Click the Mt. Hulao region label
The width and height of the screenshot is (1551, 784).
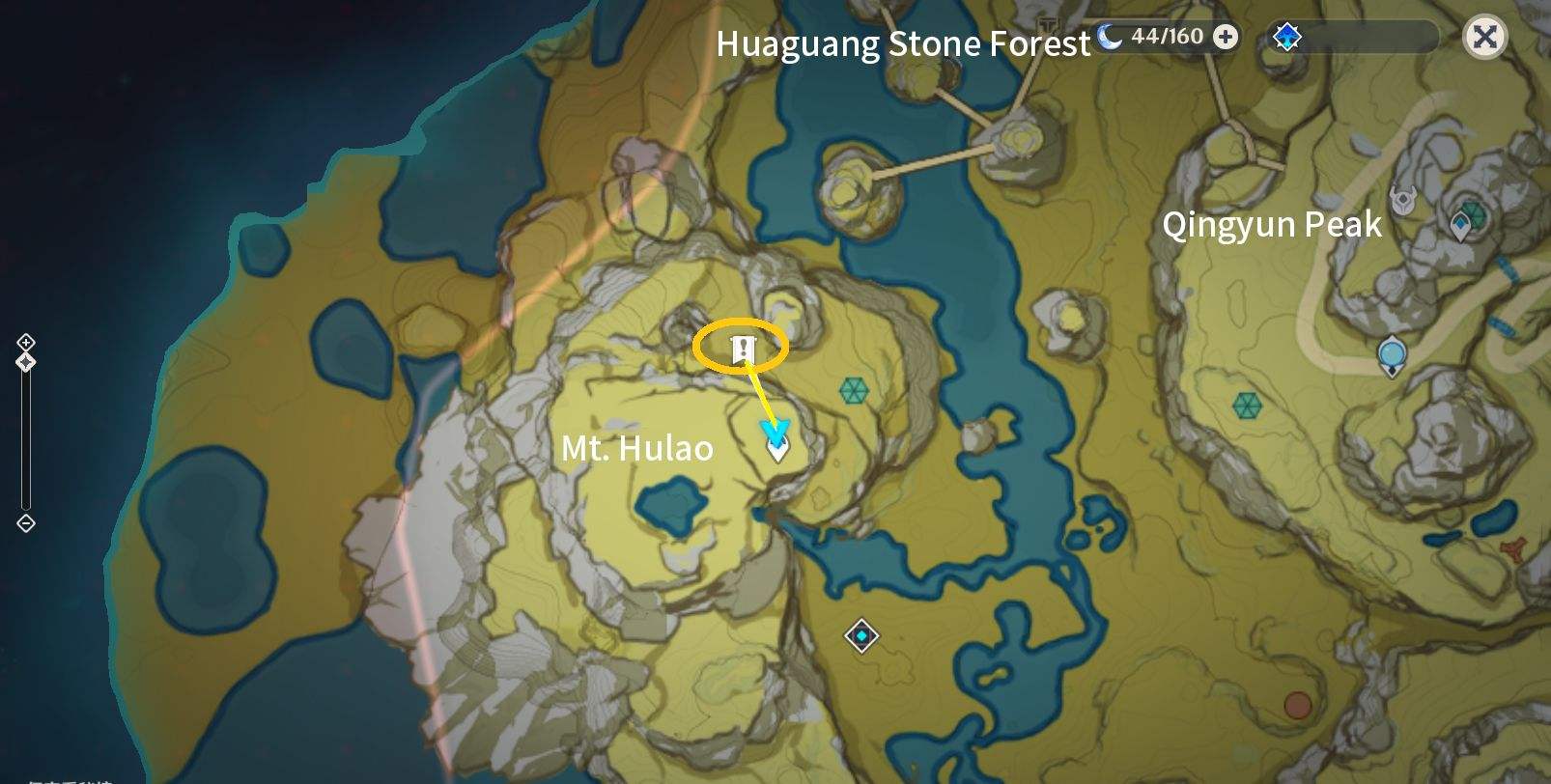pos(637,447)
